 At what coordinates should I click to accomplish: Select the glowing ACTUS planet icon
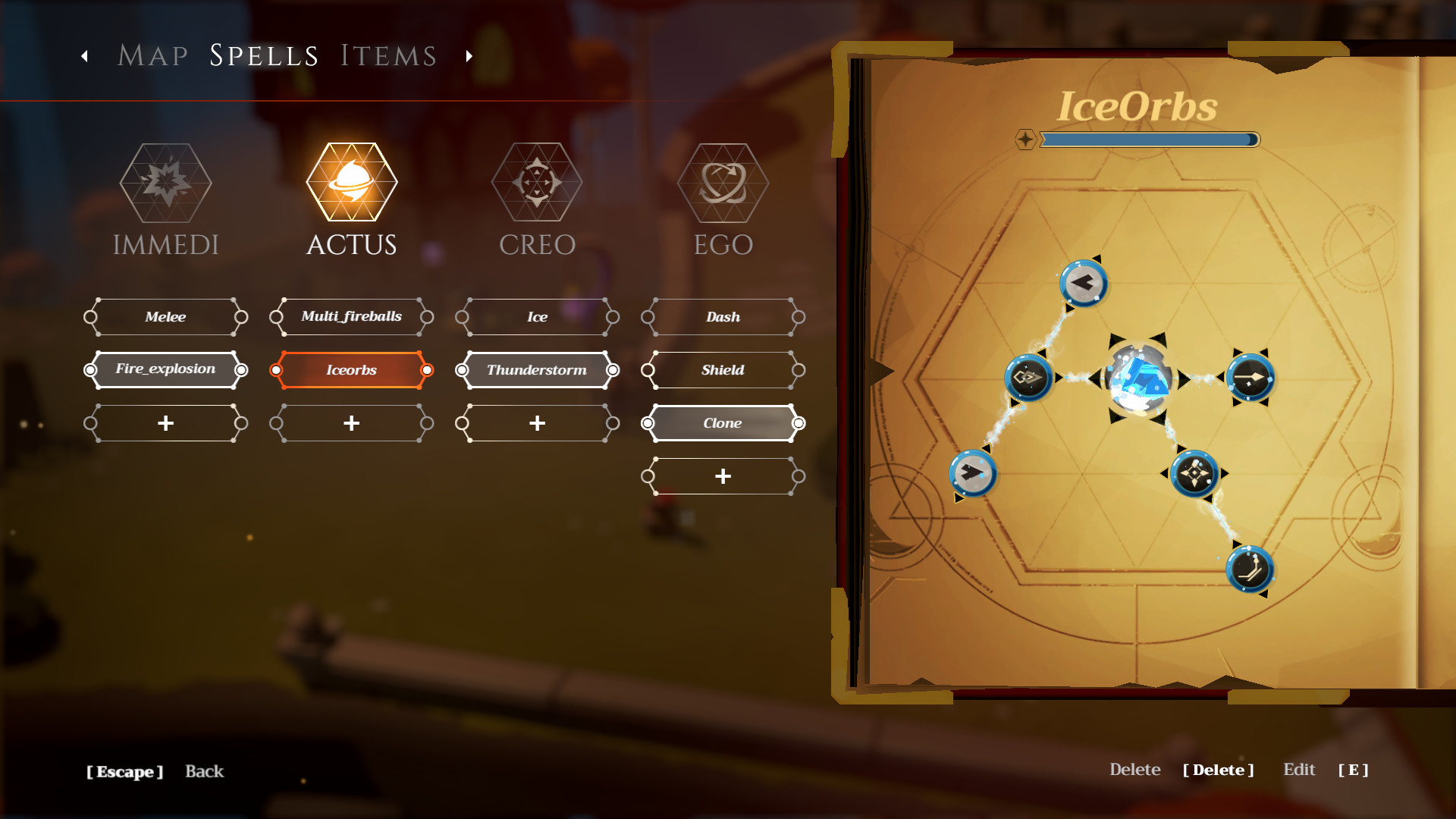[x=351, y=182]
